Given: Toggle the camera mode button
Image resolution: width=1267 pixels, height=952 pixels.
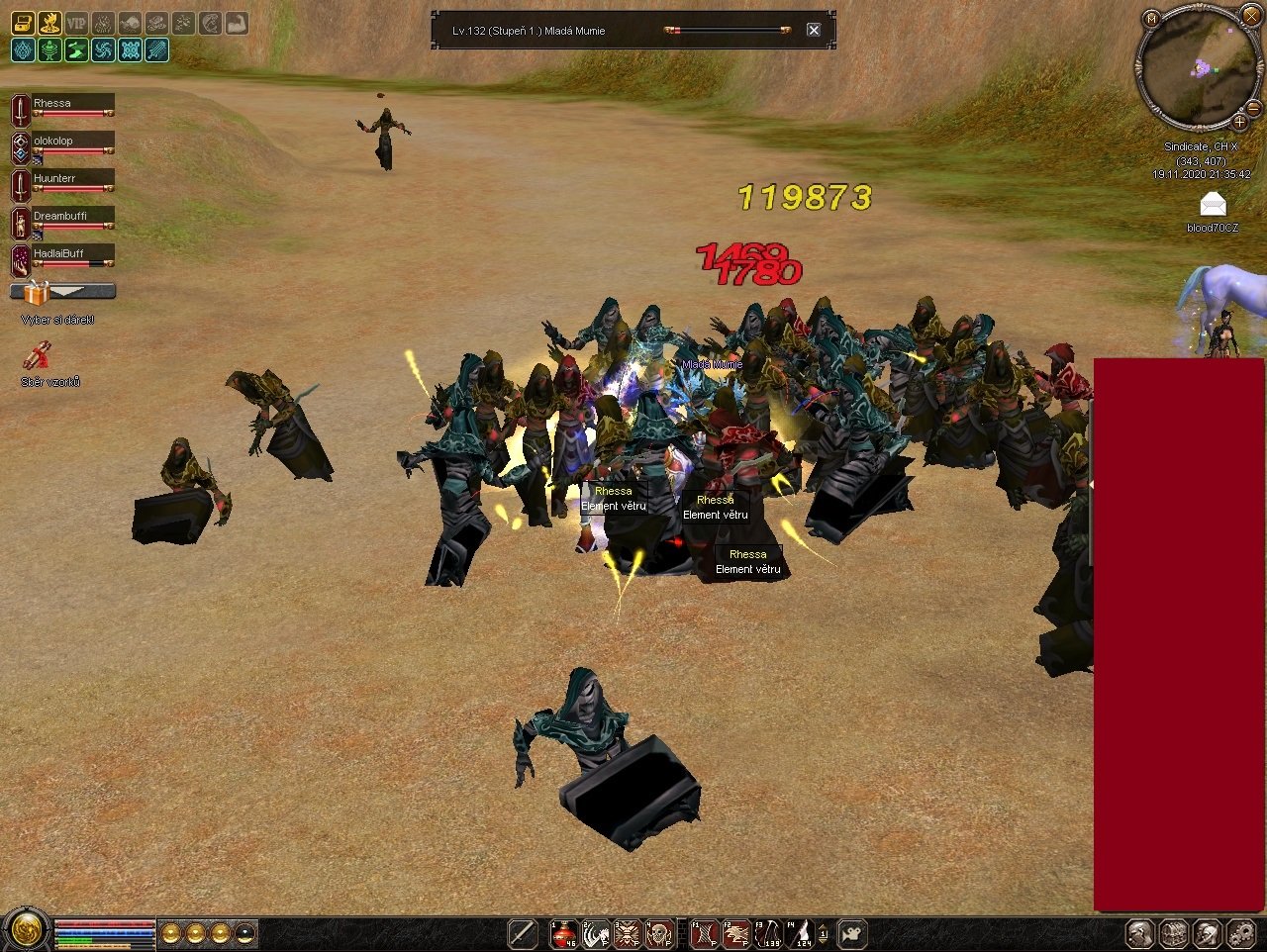Looking at the screenshot, I should click(x=852, y=933).
